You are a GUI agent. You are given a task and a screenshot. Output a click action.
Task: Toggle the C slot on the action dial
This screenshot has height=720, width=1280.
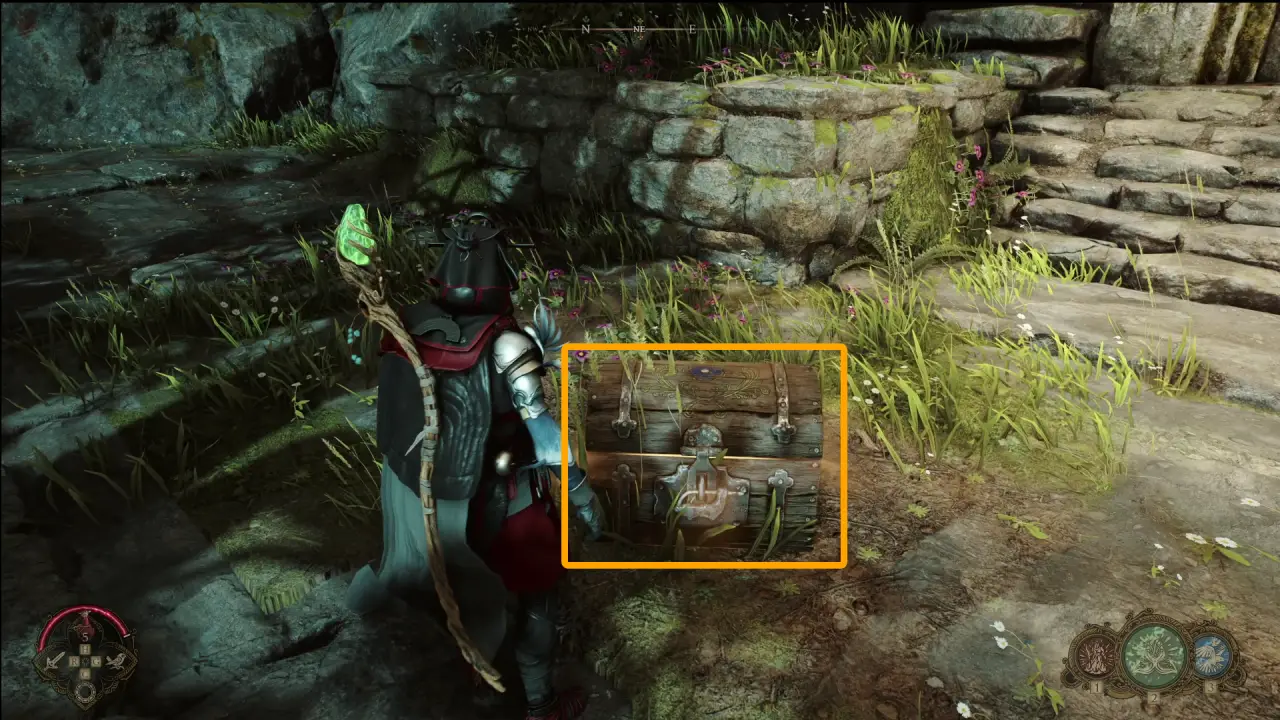click(x=84, y=673)
